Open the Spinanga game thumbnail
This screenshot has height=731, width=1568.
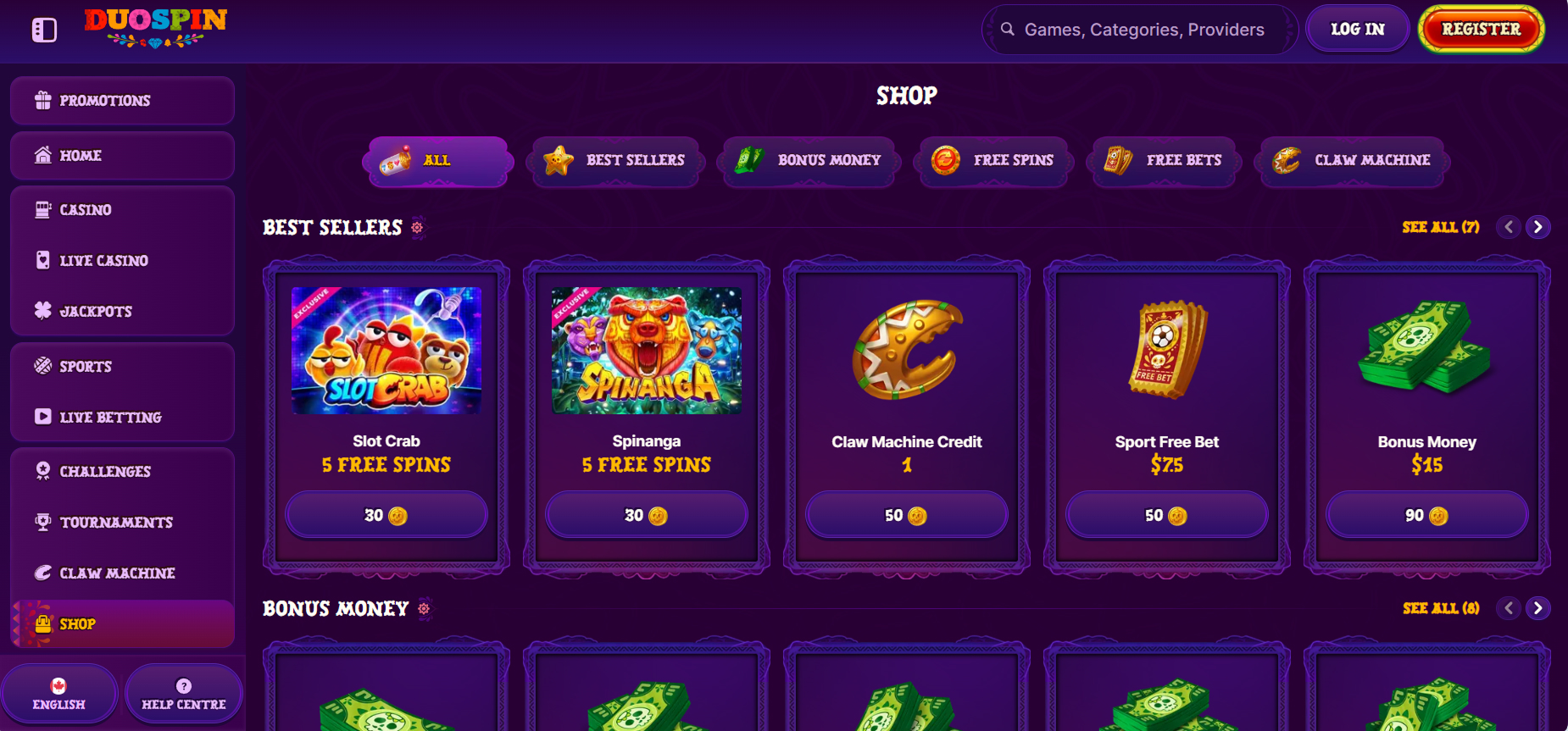coord(647,351)
